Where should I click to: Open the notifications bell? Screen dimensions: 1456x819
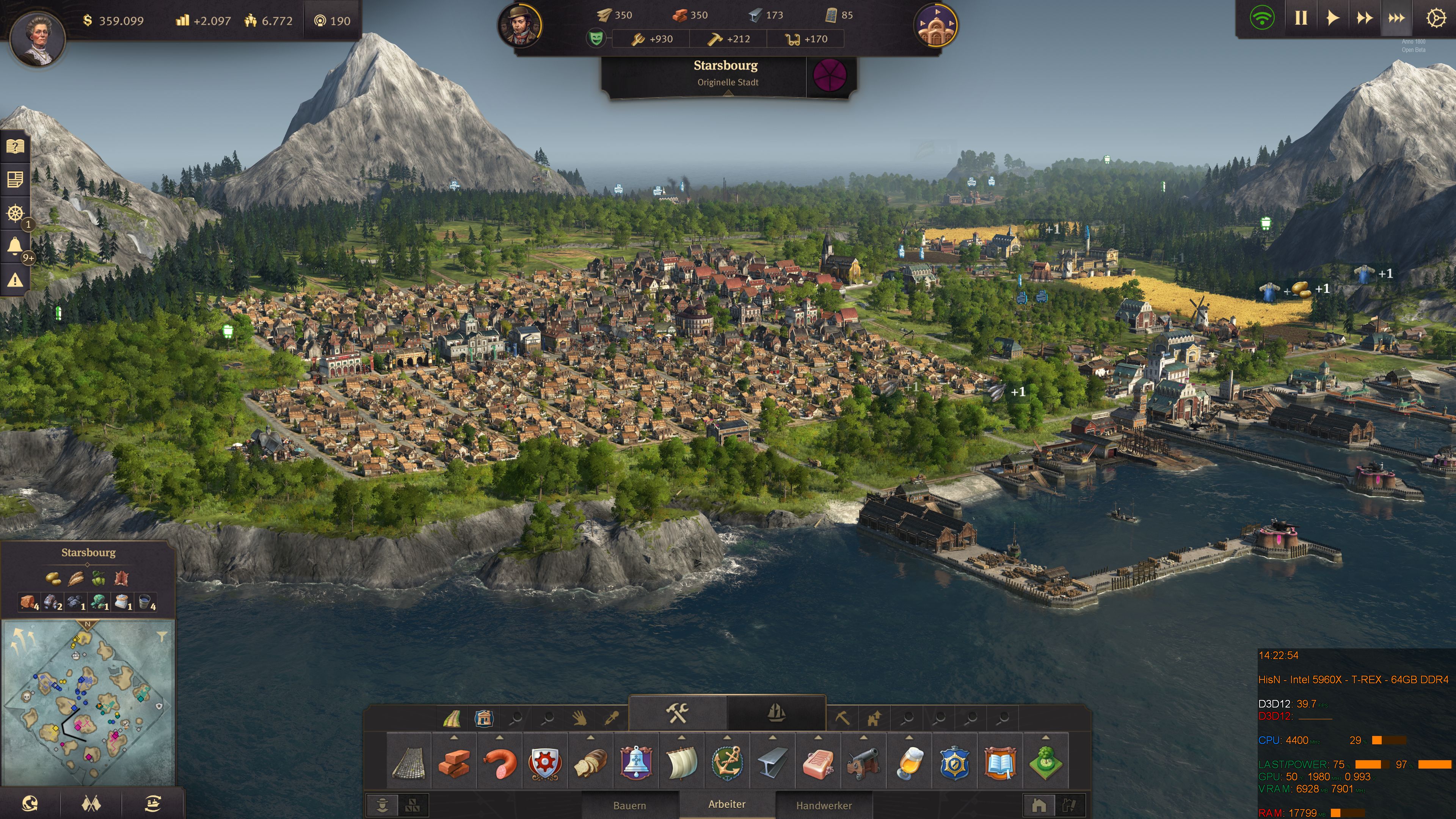tap(15, 246)
